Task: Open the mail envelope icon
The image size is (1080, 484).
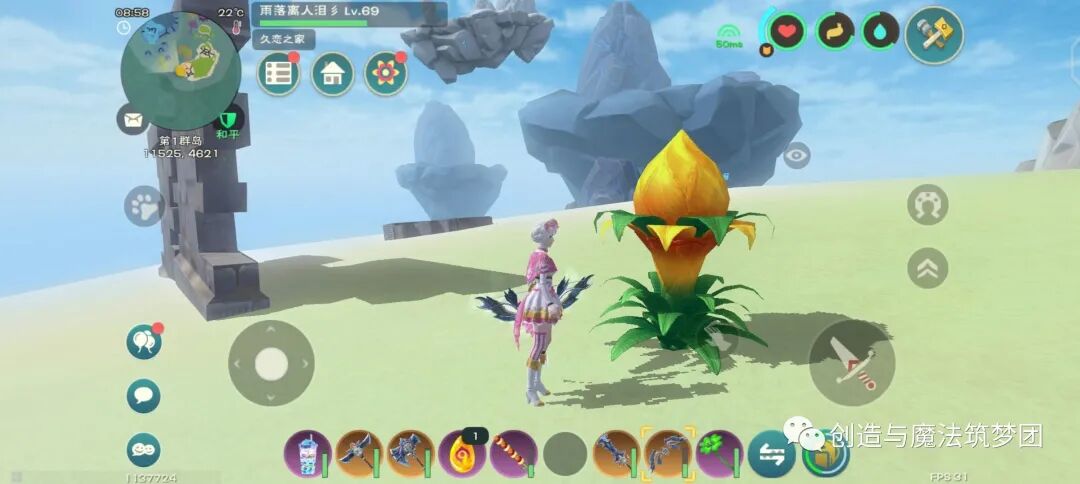Action: (131, 119)
